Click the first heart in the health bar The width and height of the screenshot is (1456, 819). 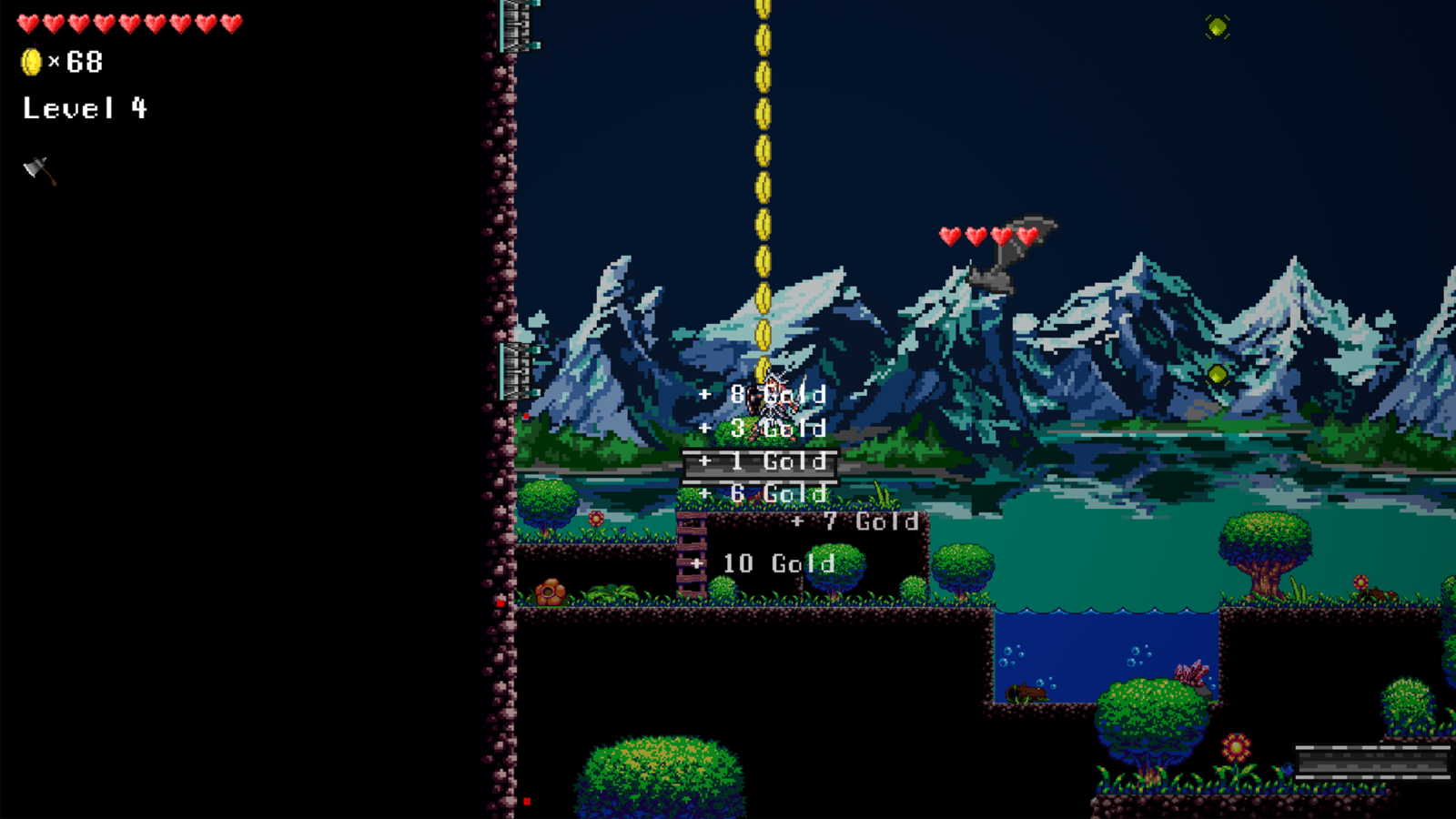[x=29, y=23]
